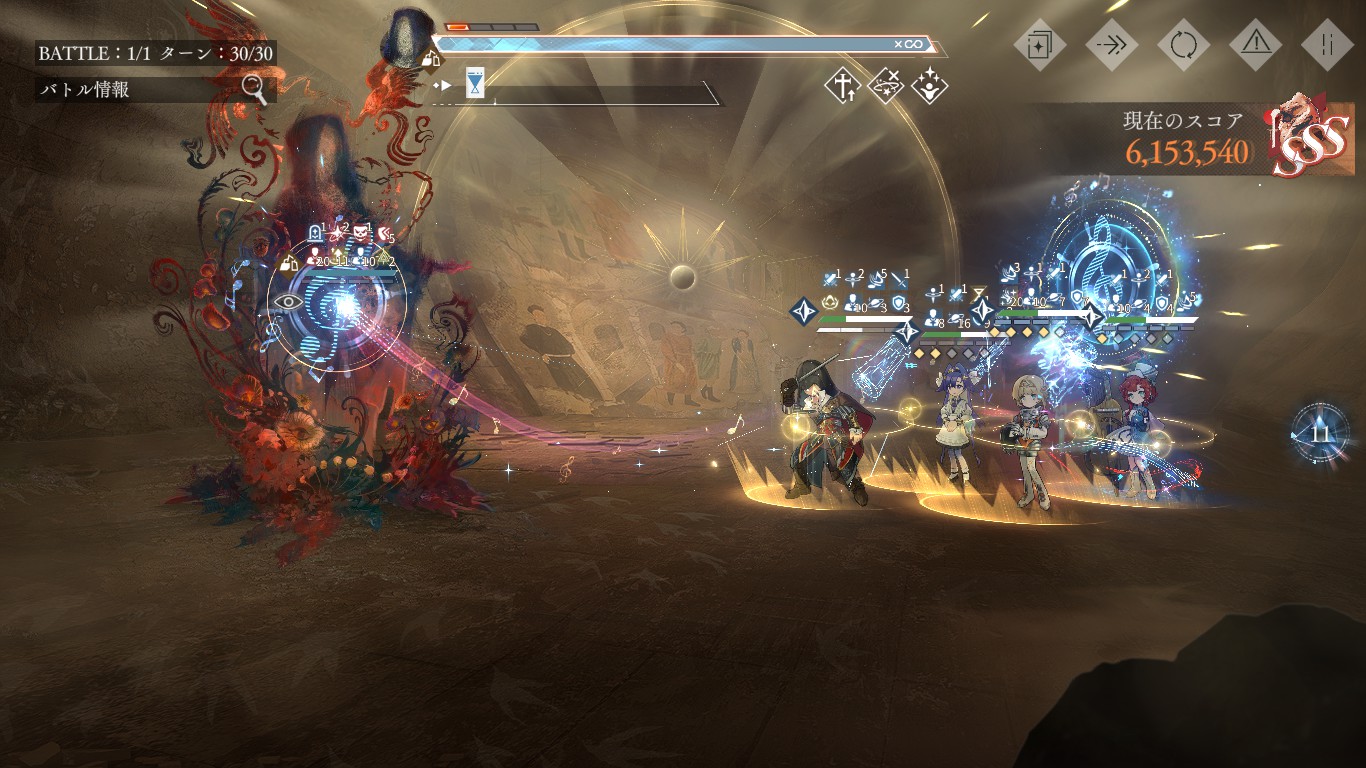
Task: Inspect the crossed-out orbiting stars status icon
Action: pos(886,86)
